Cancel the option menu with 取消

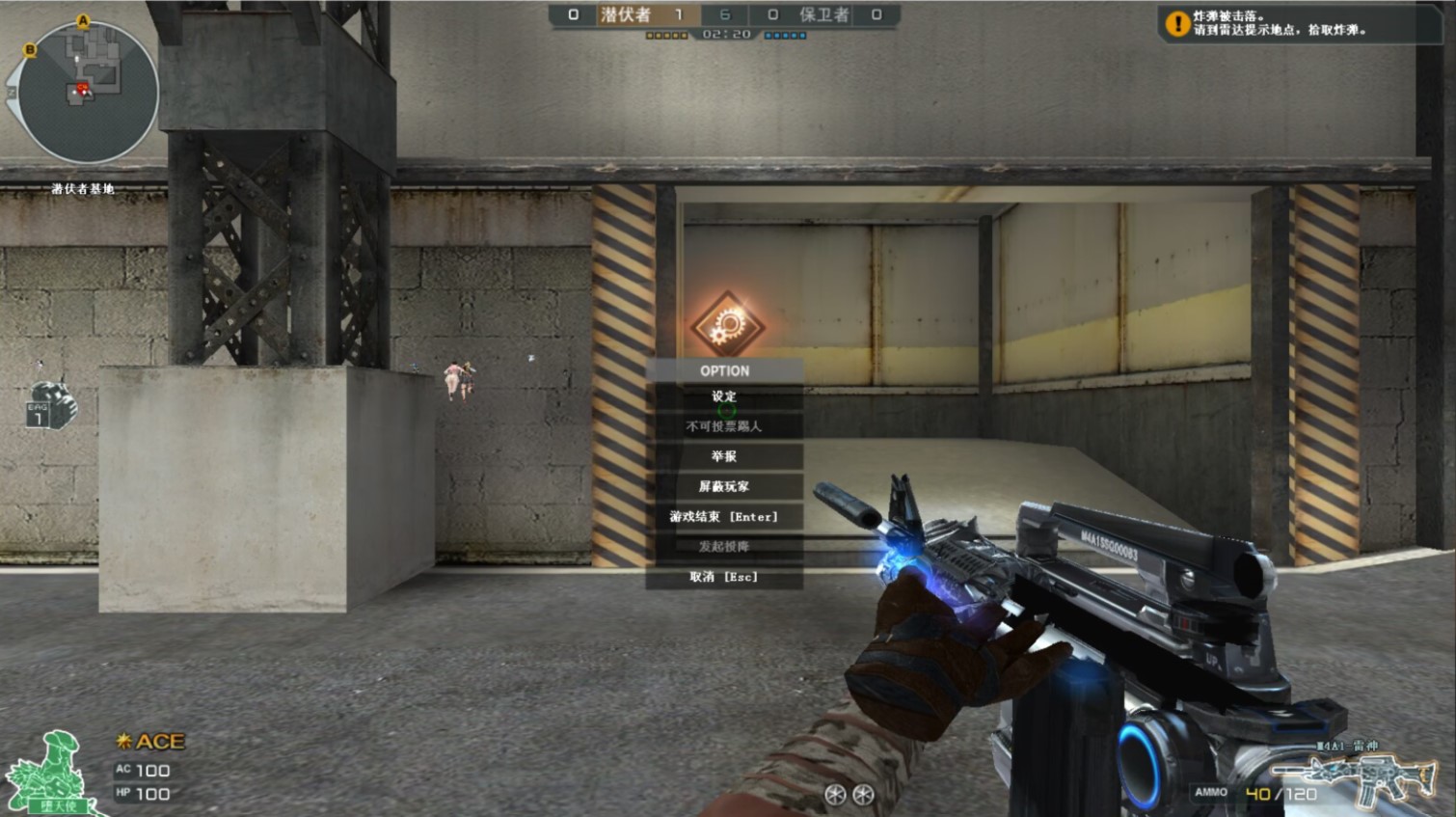[x=724, y=577]
